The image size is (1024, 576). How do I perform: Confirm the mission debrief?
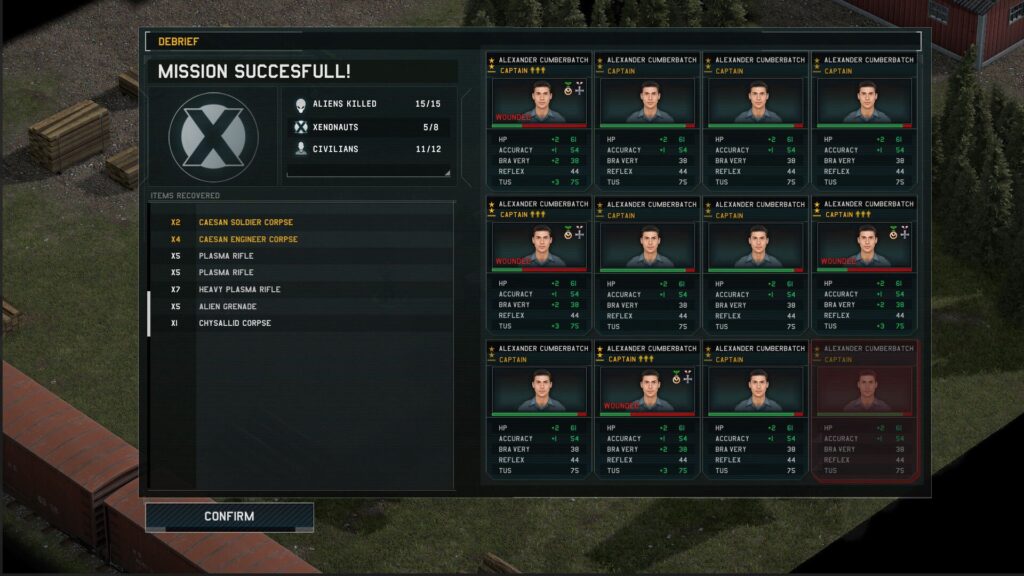tap(229, 517)
